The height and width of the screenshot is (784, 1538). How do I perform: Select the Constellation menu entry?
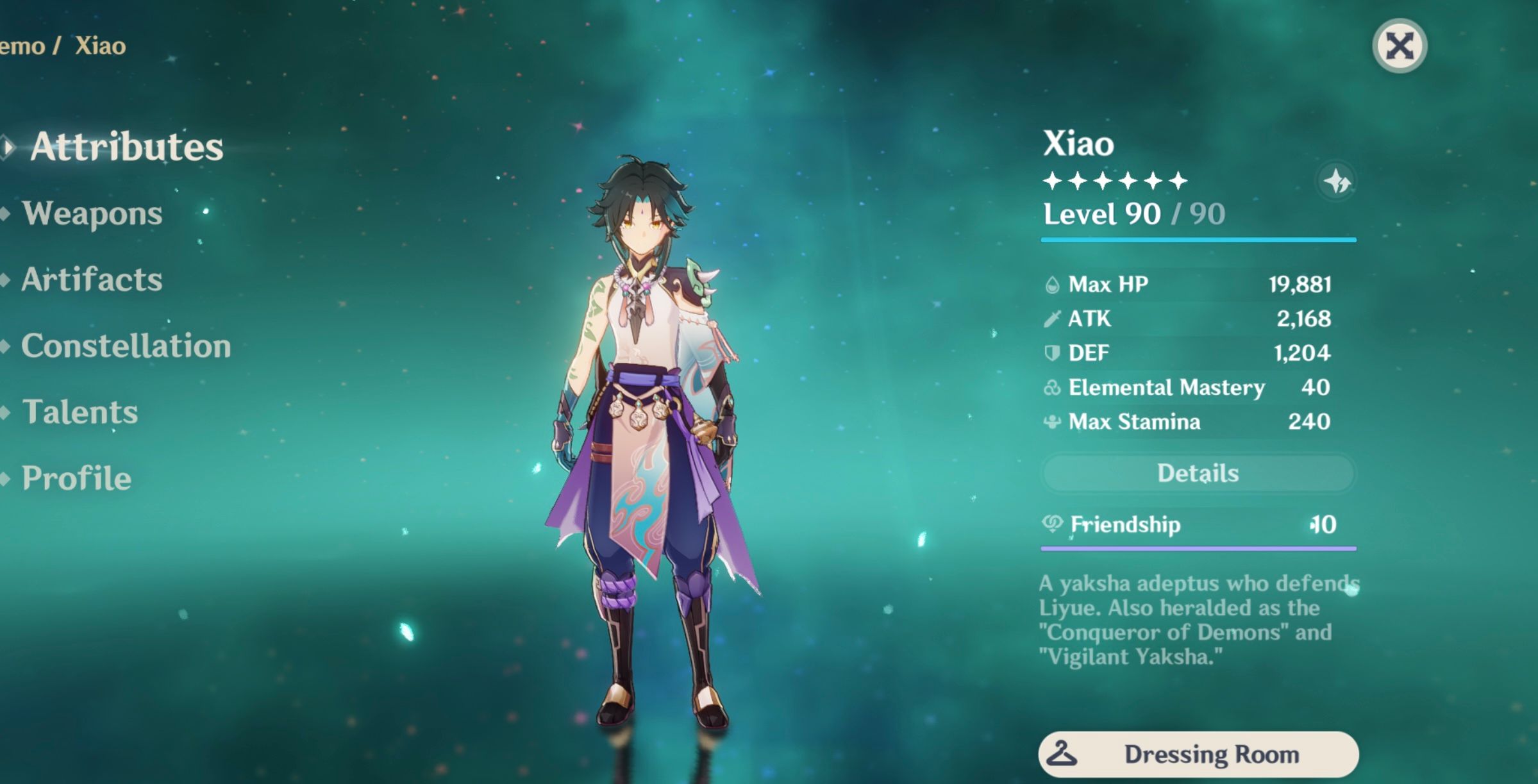pyautogui.click(x=125, y=346)
